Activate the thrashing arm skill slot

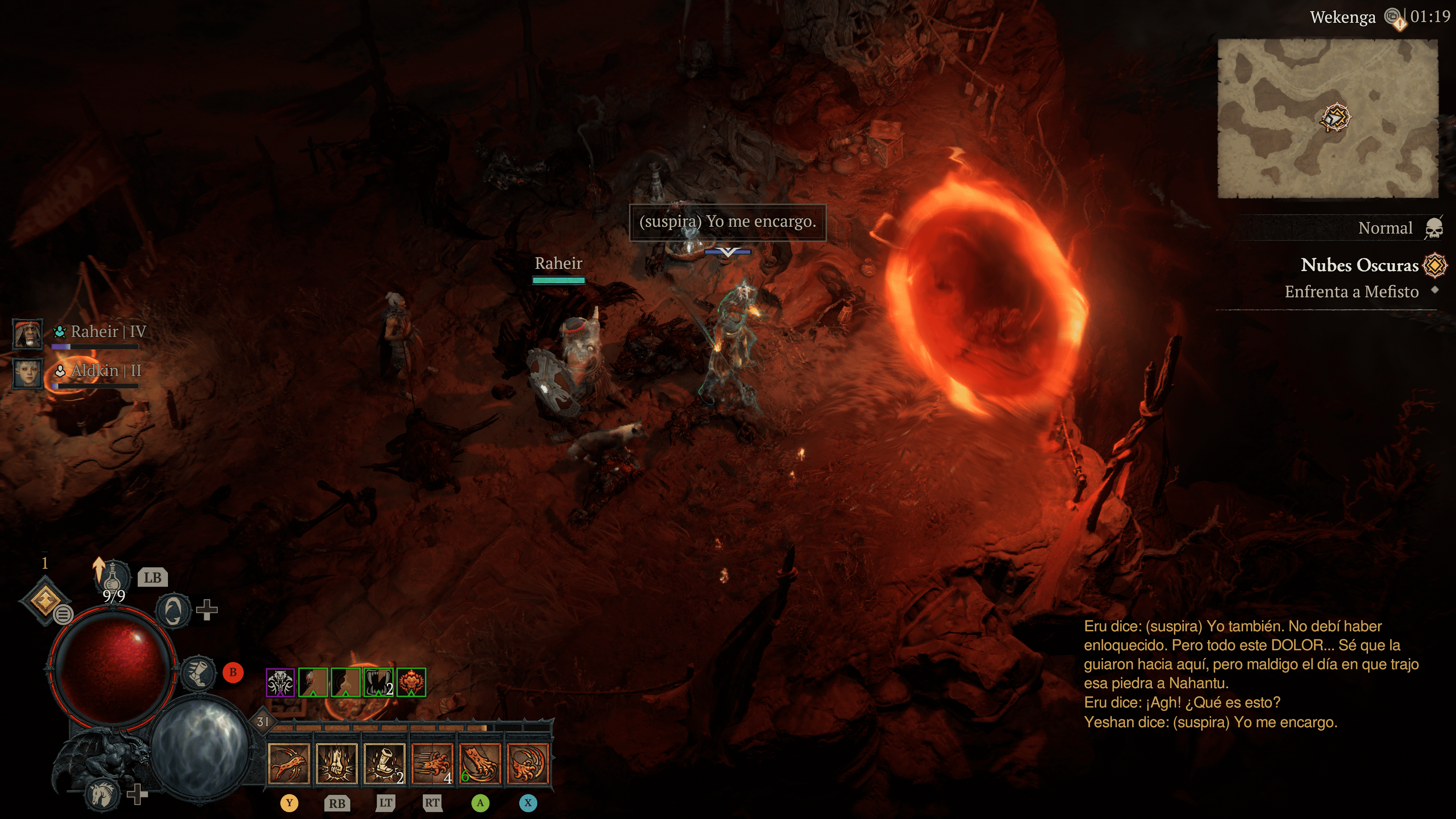(289, 764)
